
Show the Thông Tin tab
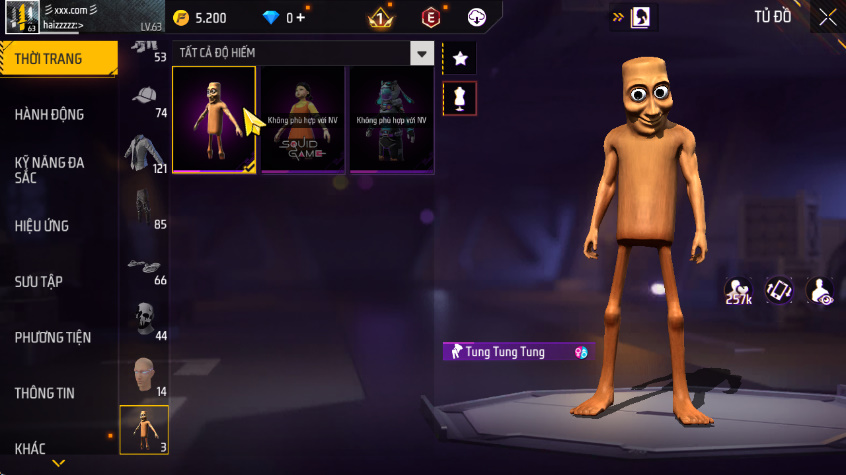point(44,393)
